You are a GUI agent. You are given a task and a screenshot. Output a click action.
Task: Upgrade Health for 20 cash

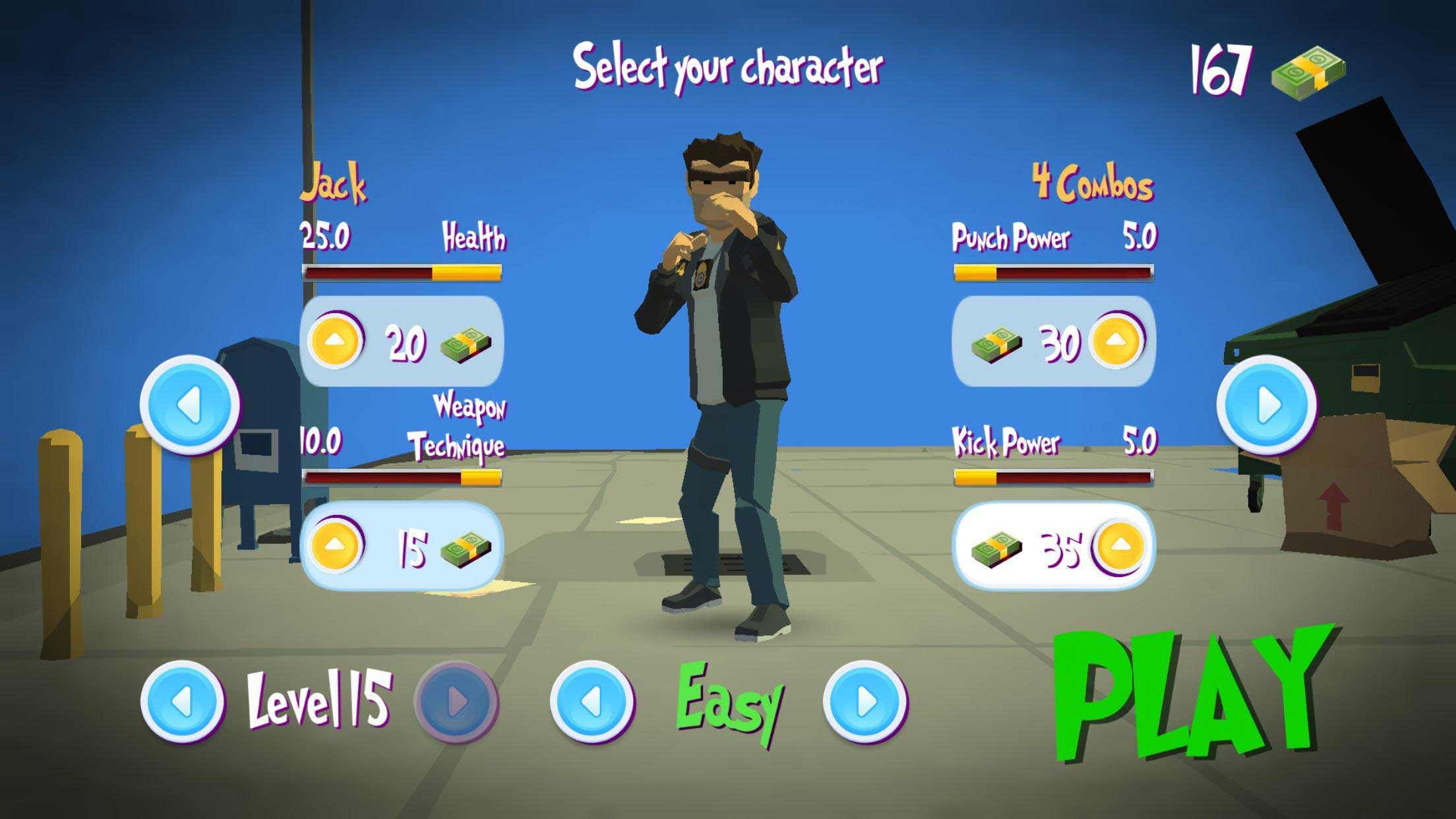[x=336, y=341]
